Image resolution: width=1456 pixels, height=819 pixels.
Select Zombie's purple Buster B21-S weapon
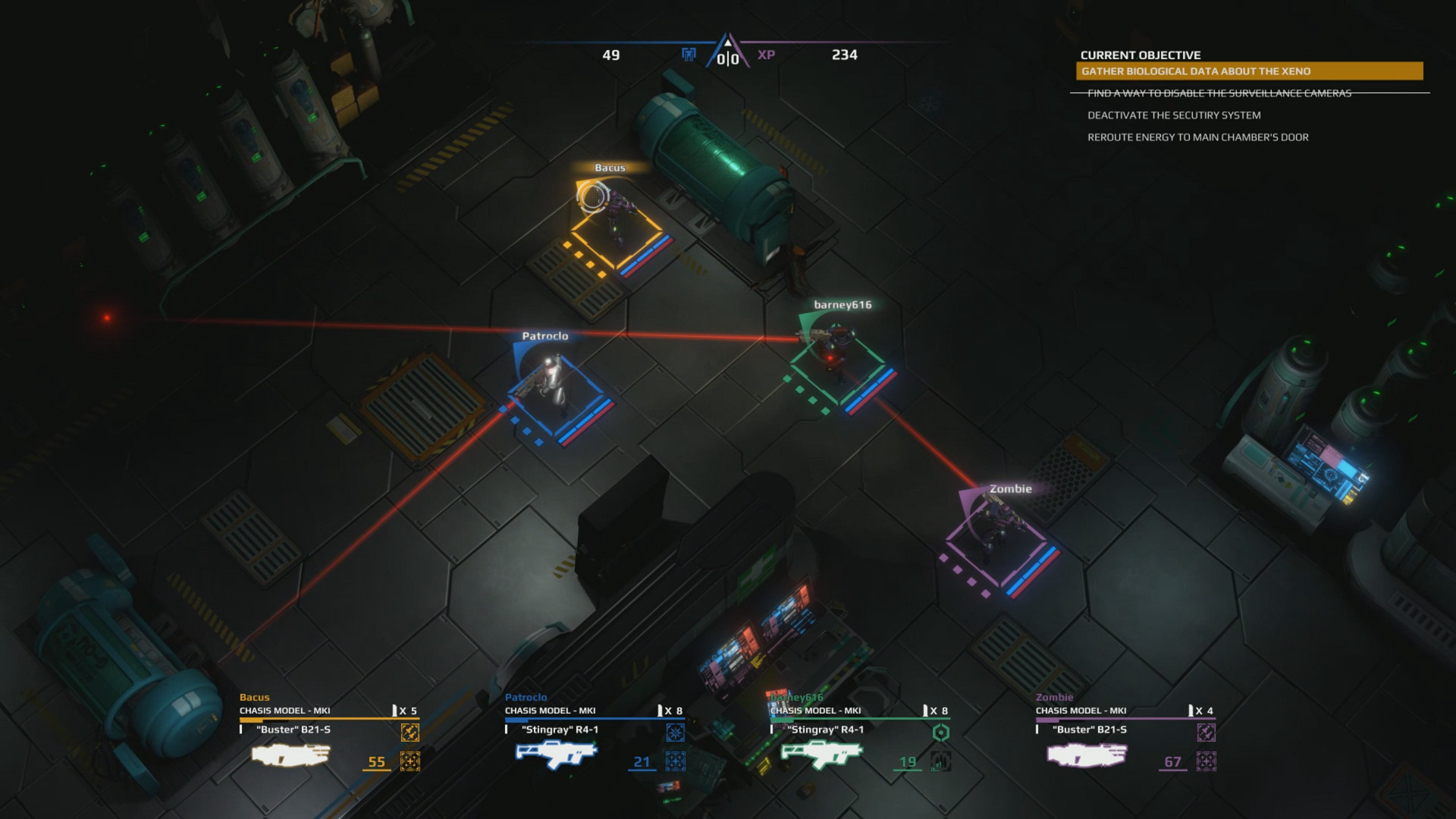[x=1087, y=755]
